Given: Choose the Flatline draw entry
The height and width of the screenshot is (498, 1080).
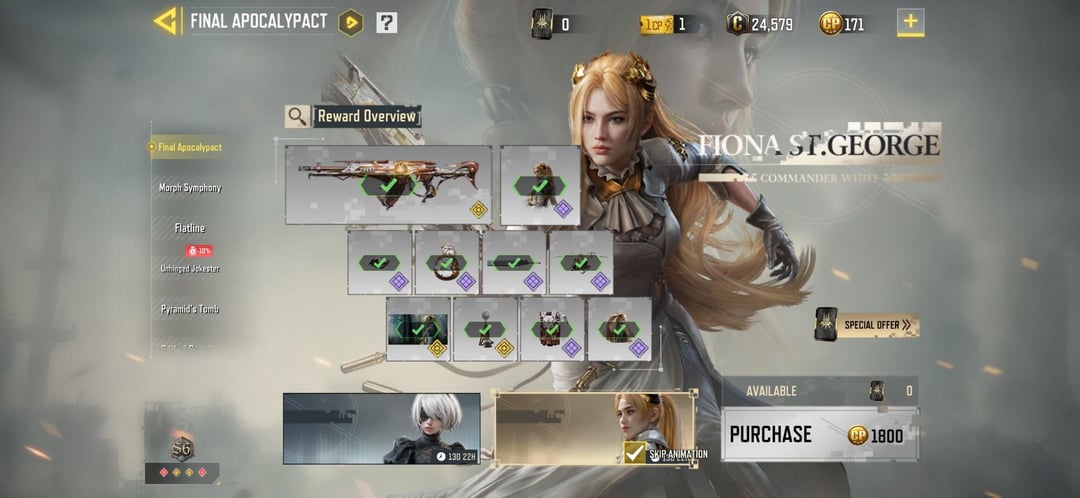Looking at the screenshot, I should [x=190, y=228].
